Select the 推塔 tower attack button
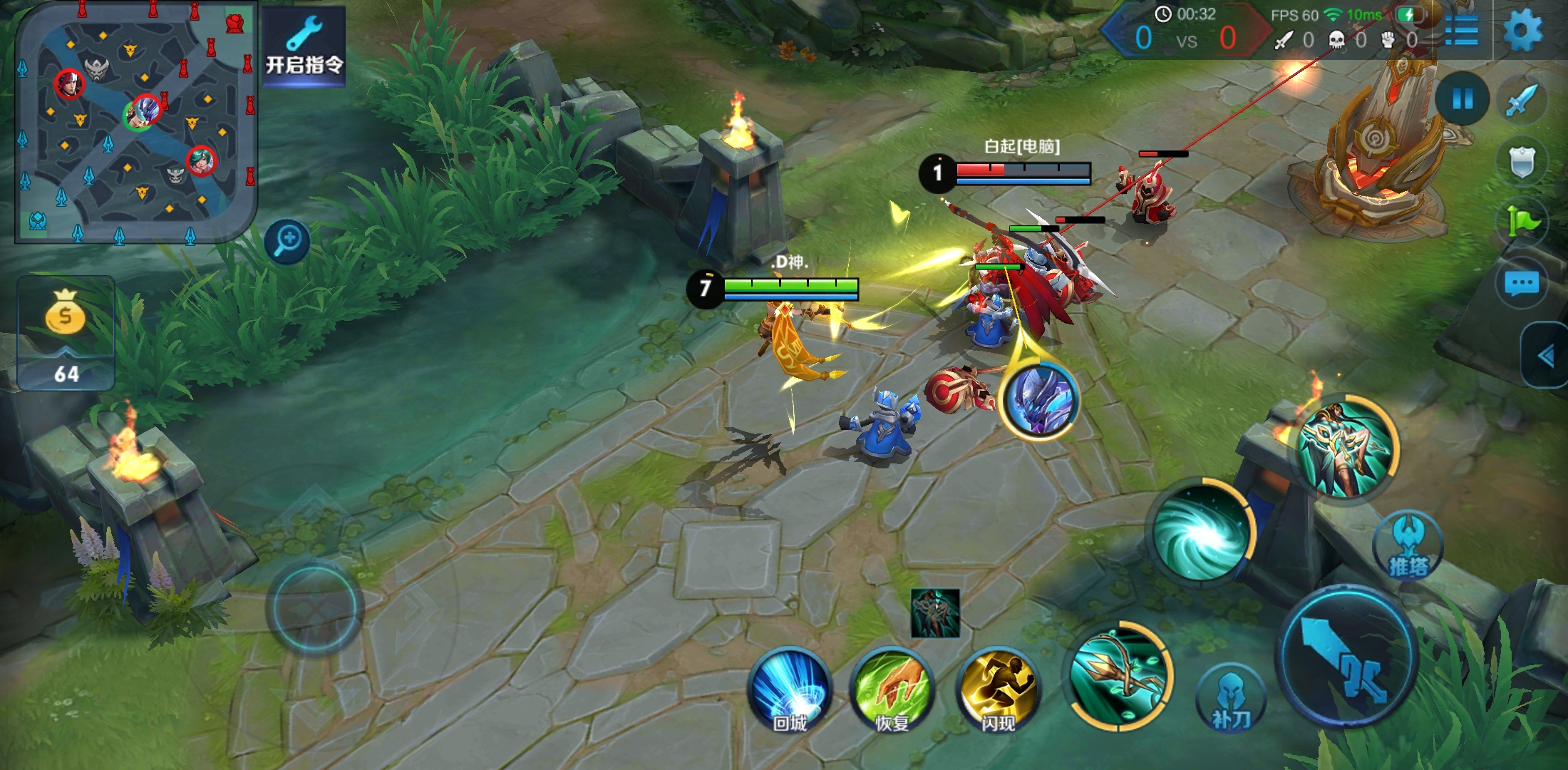 pos(1408,545)
